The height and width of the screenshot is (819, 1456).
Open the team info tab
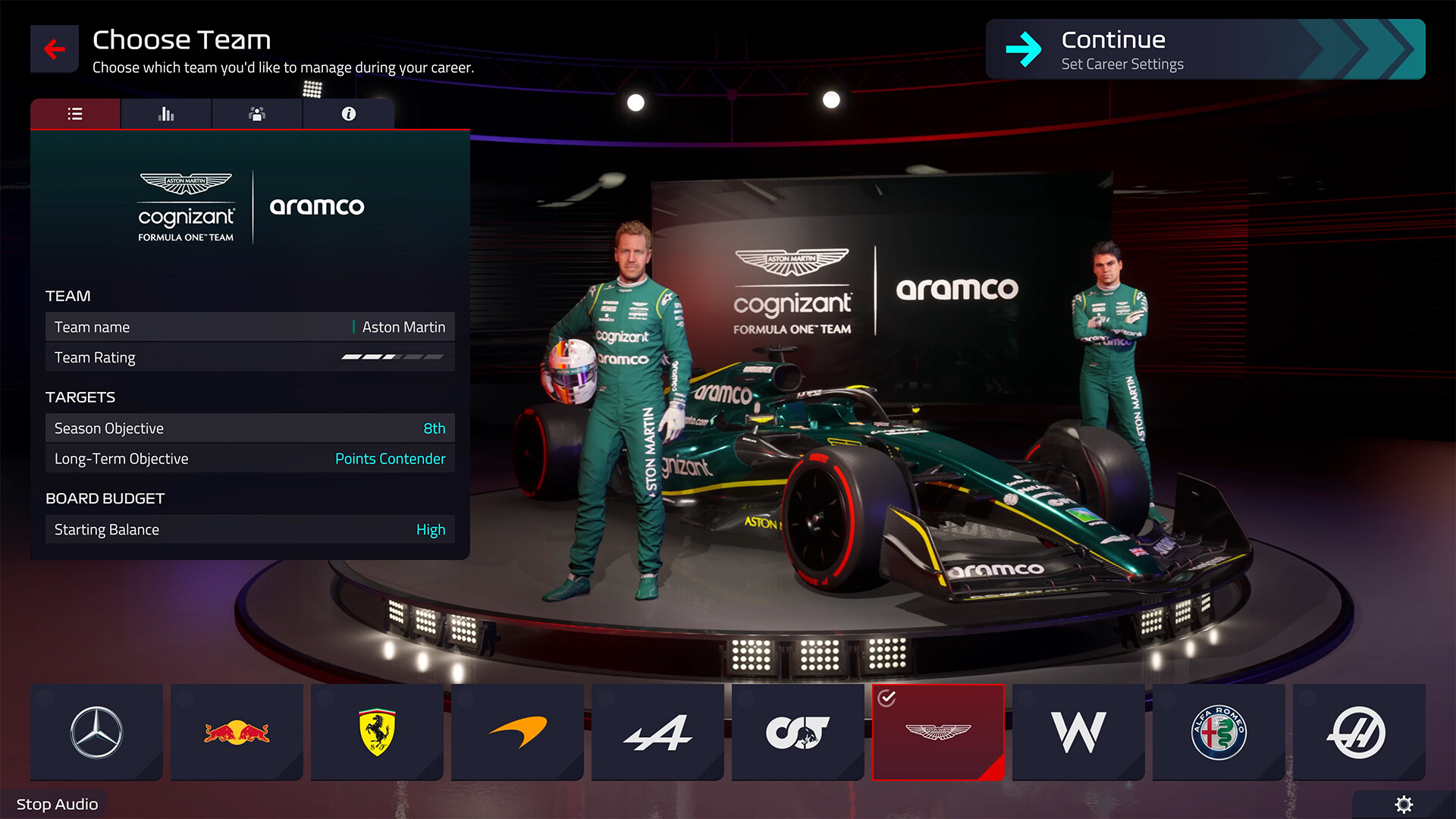[x=348, y=114]
